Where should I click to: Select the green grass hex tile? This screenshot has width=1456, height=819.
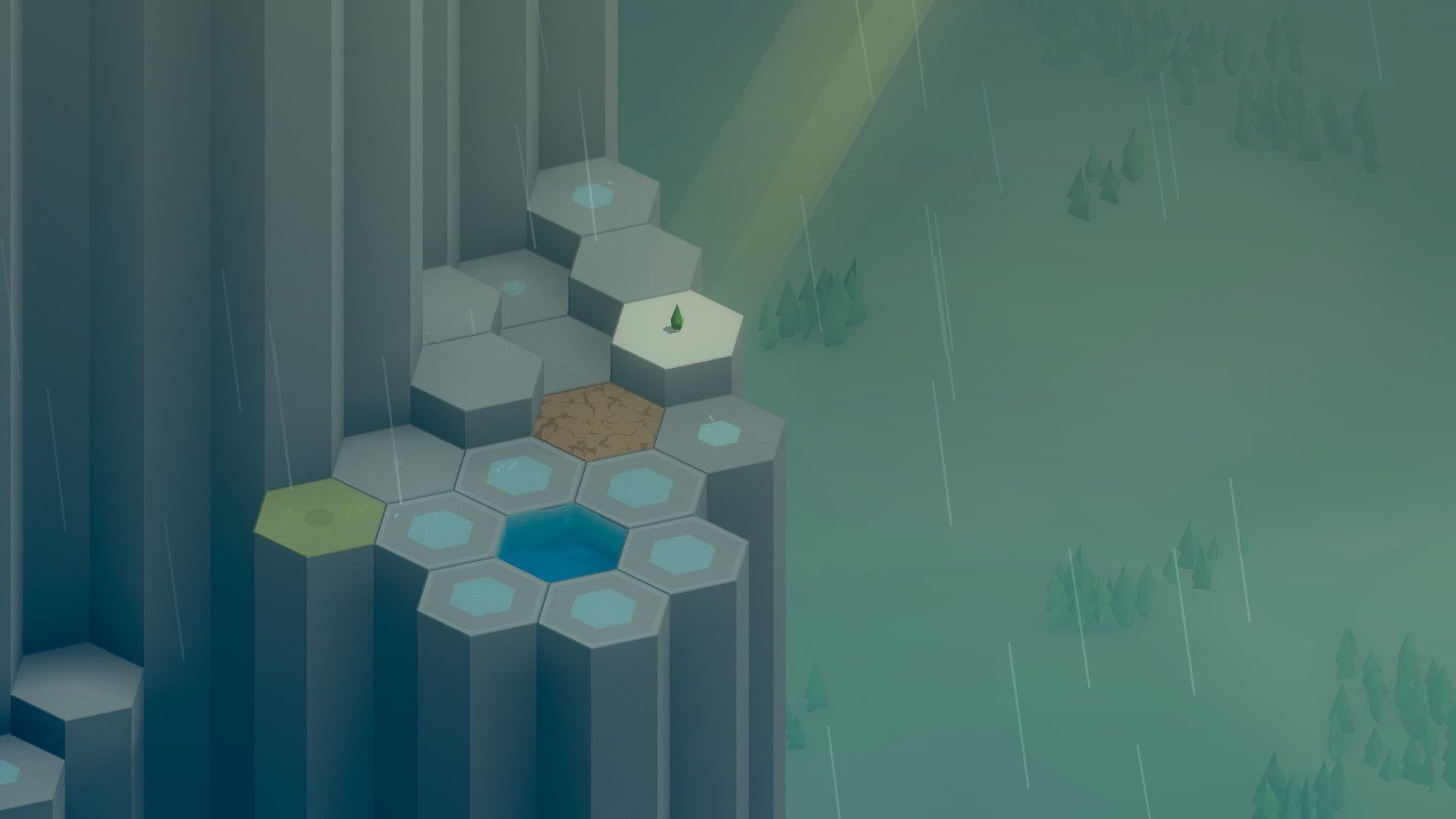320,511
